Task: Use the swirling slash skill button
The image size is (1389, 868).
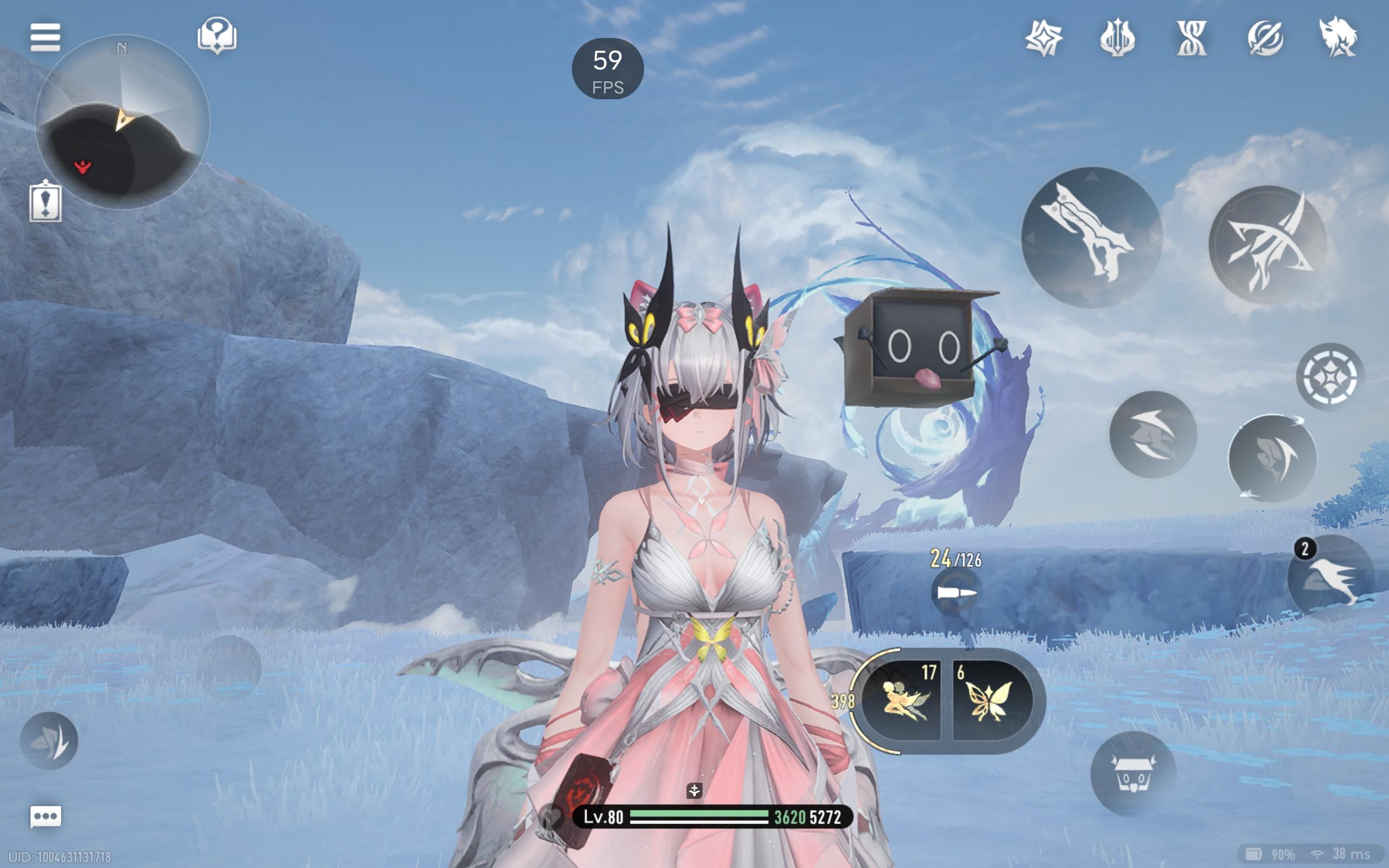Action: click(x=1152, y=435)
